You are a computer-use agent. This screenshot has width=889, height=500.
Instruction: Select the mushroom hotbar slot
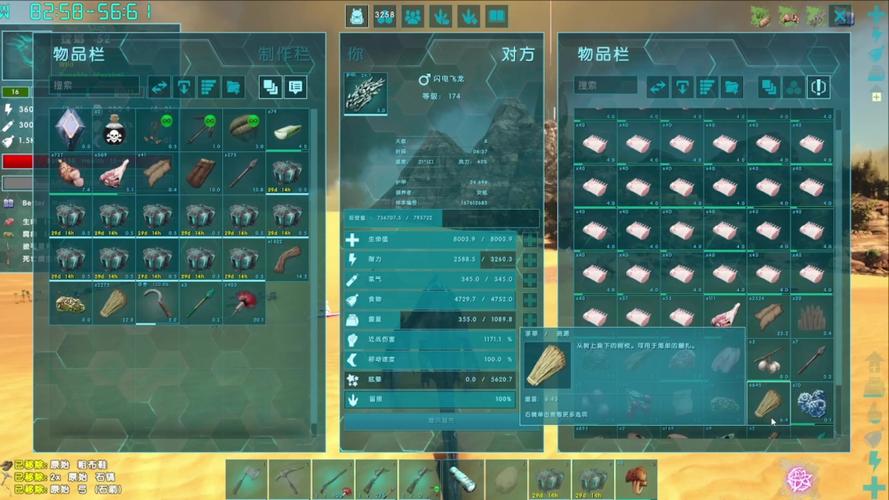tap(635, 479)
